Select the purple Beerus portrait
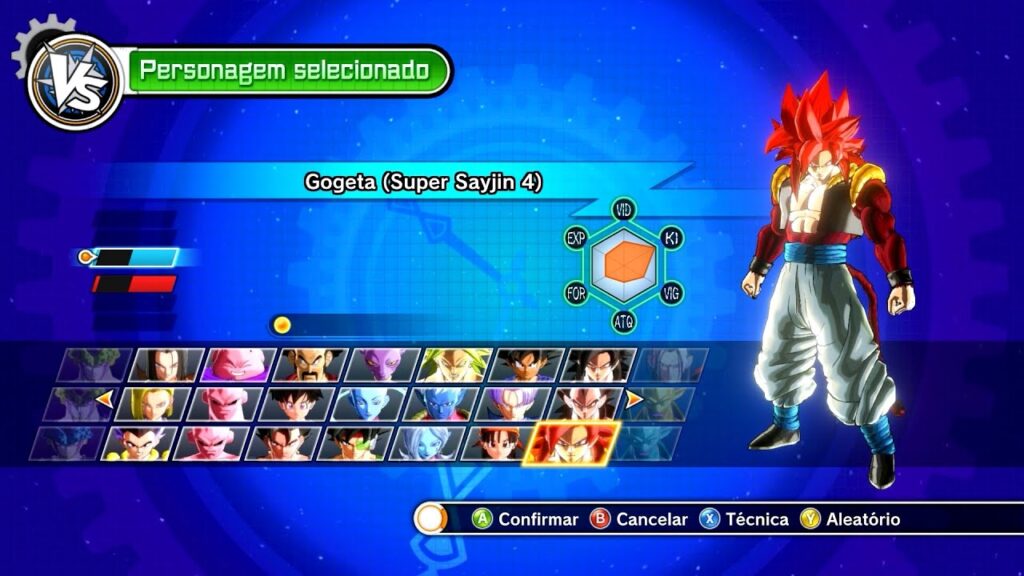The height and width of the screenshot is (576, 1024). (384, 365)
